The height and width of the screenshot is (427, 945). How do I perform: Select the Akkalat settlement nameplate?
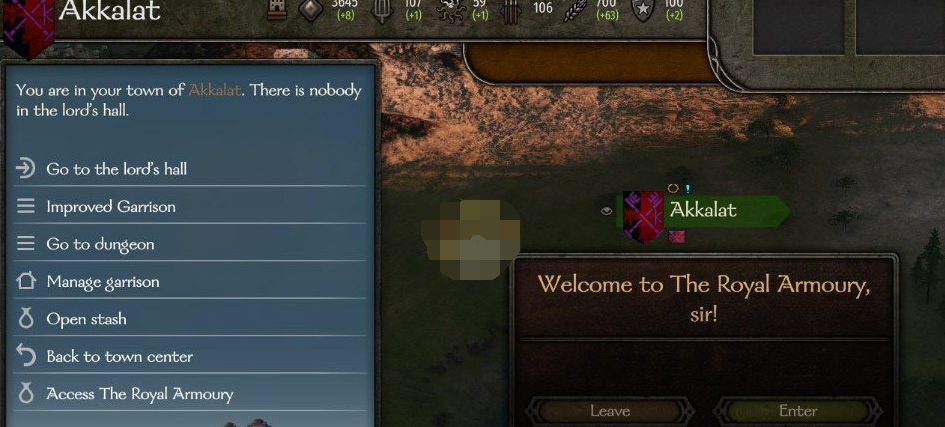click(703, 210)
